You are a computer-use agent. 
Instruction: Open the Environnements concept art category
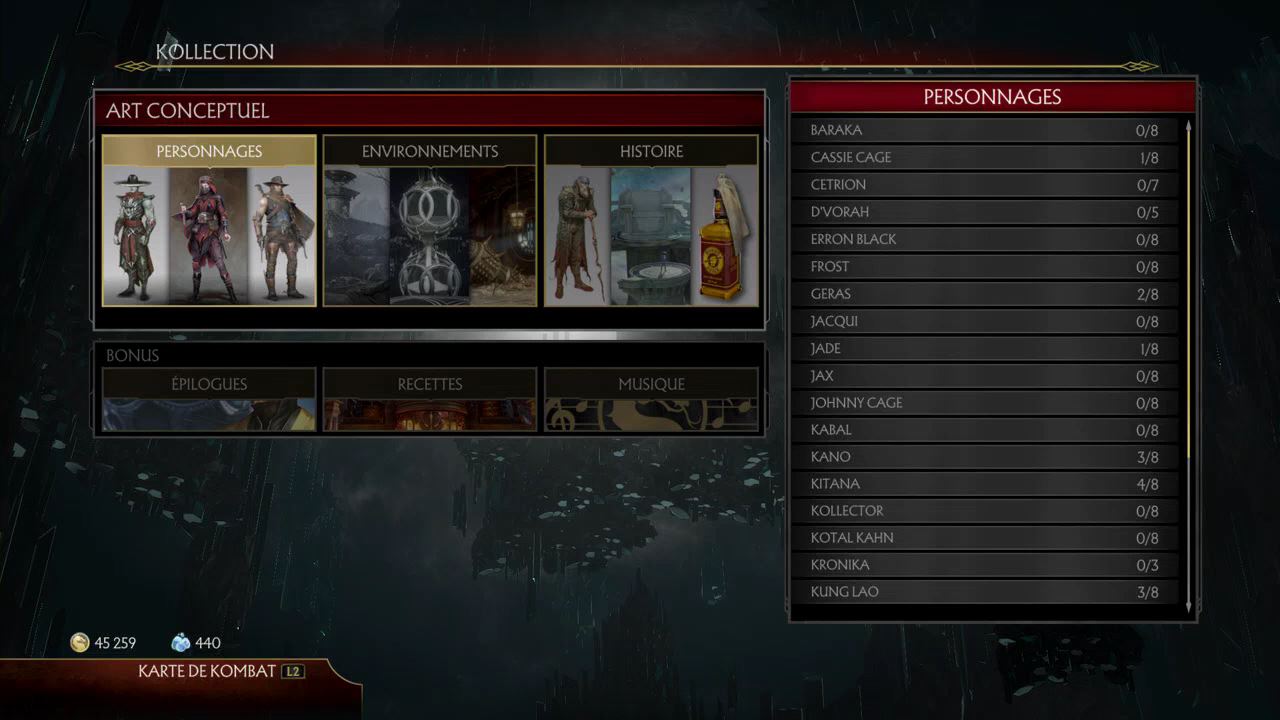pyautogui.click(x=430, y=221)
